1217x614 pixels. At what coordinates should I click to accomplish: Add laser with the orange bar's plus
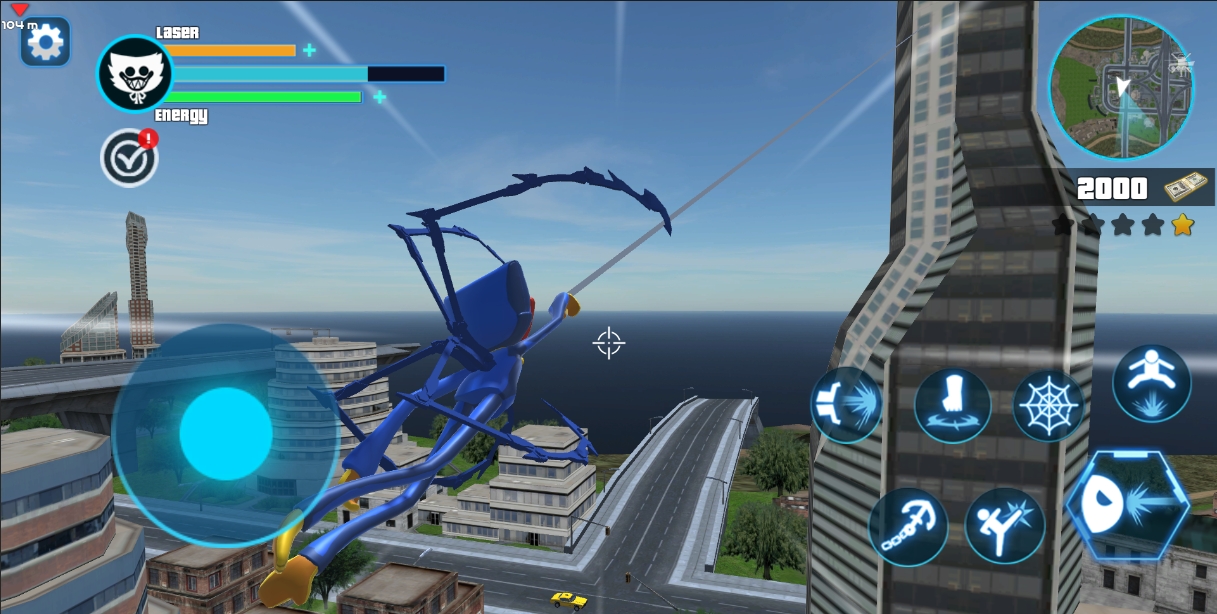(309, 50)
